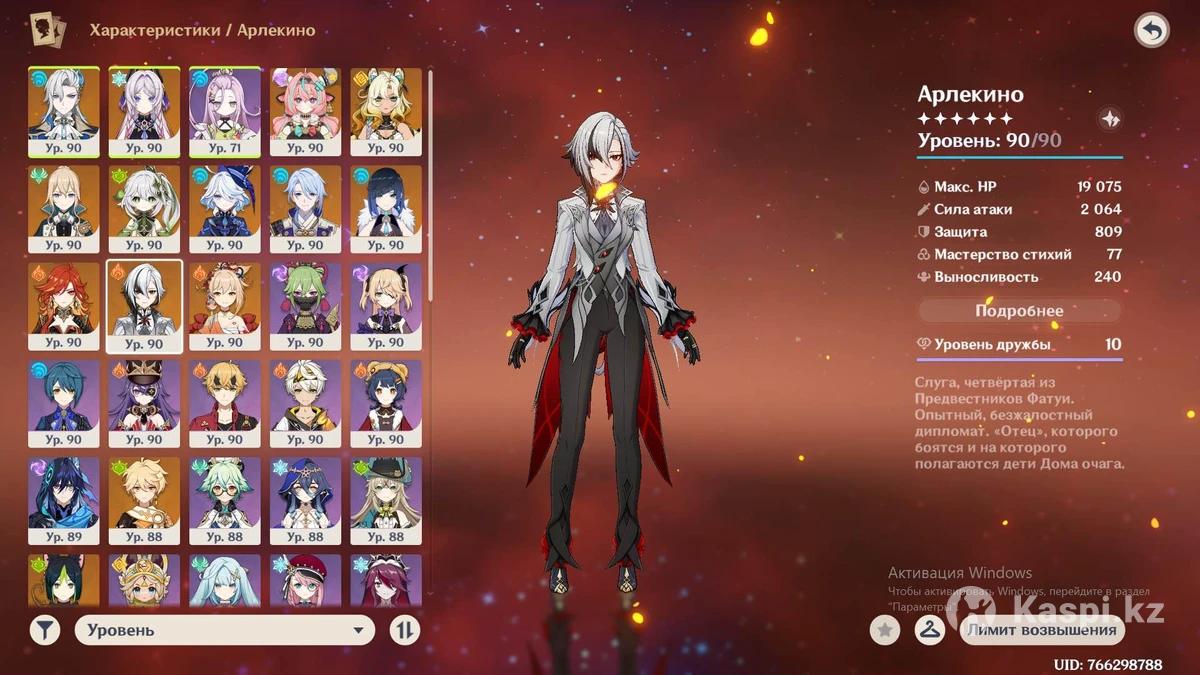The image size is (1200, 675).
Task: Pick Nahida from the character list
Action: [x=144, y=209]
